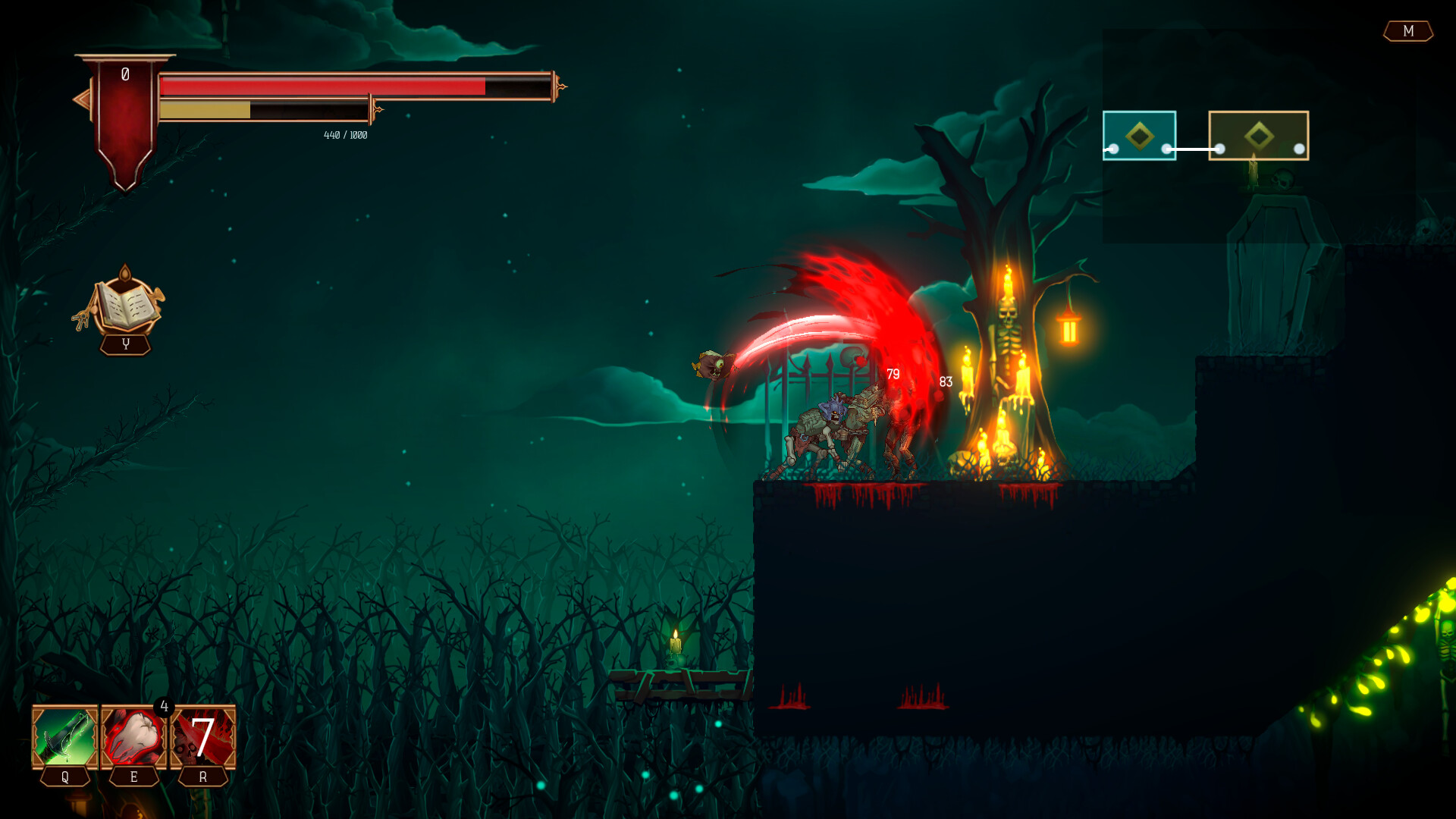Select the red skull ability on cooldown
Screen dimensions: 1456x819
[203, 737]
